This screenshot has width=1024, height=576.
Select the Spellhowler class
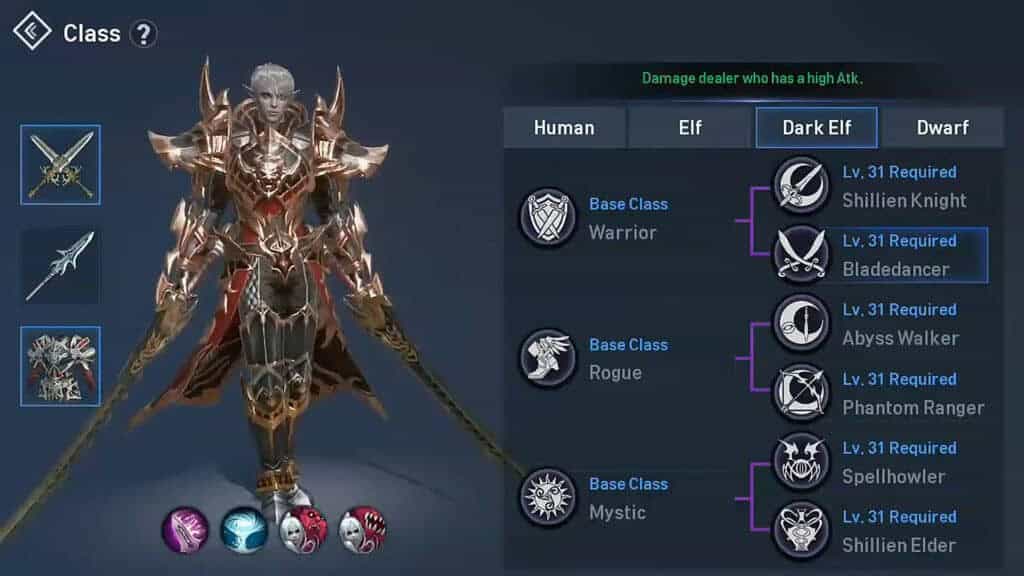802,462
